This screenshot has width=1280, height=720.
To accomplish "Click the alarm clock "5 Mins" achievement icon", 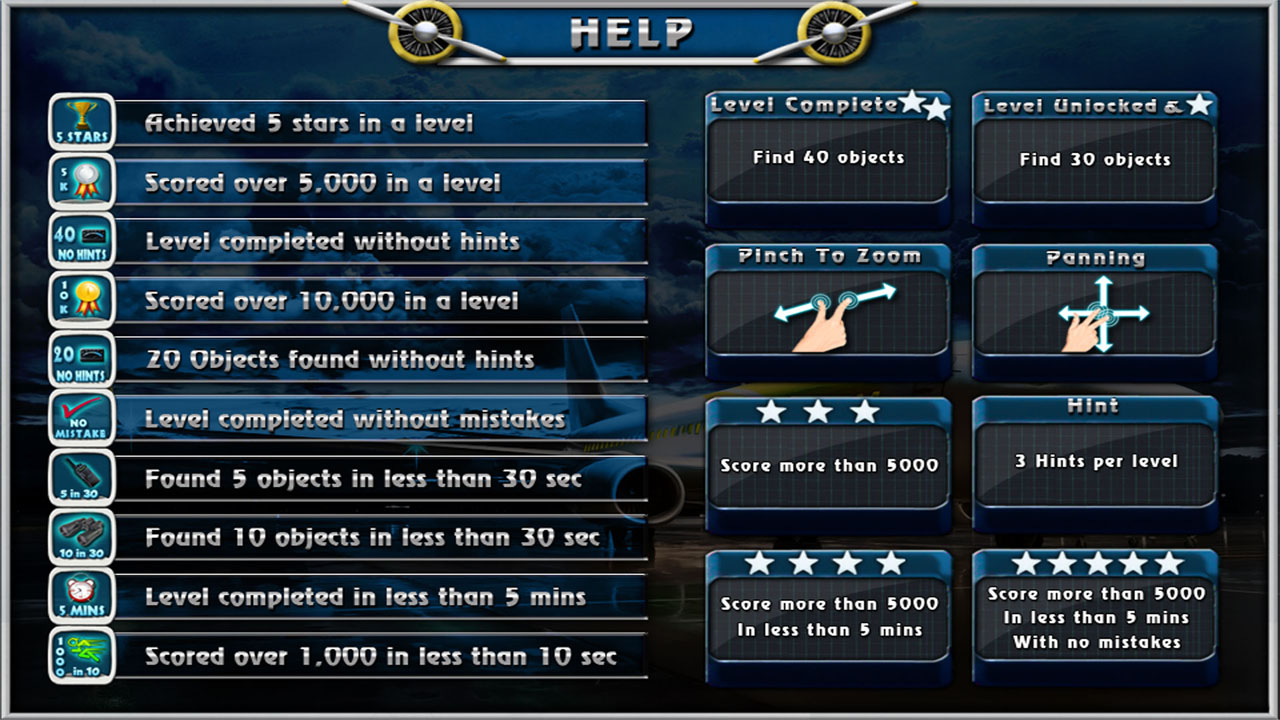I will [x=81, y=596].
